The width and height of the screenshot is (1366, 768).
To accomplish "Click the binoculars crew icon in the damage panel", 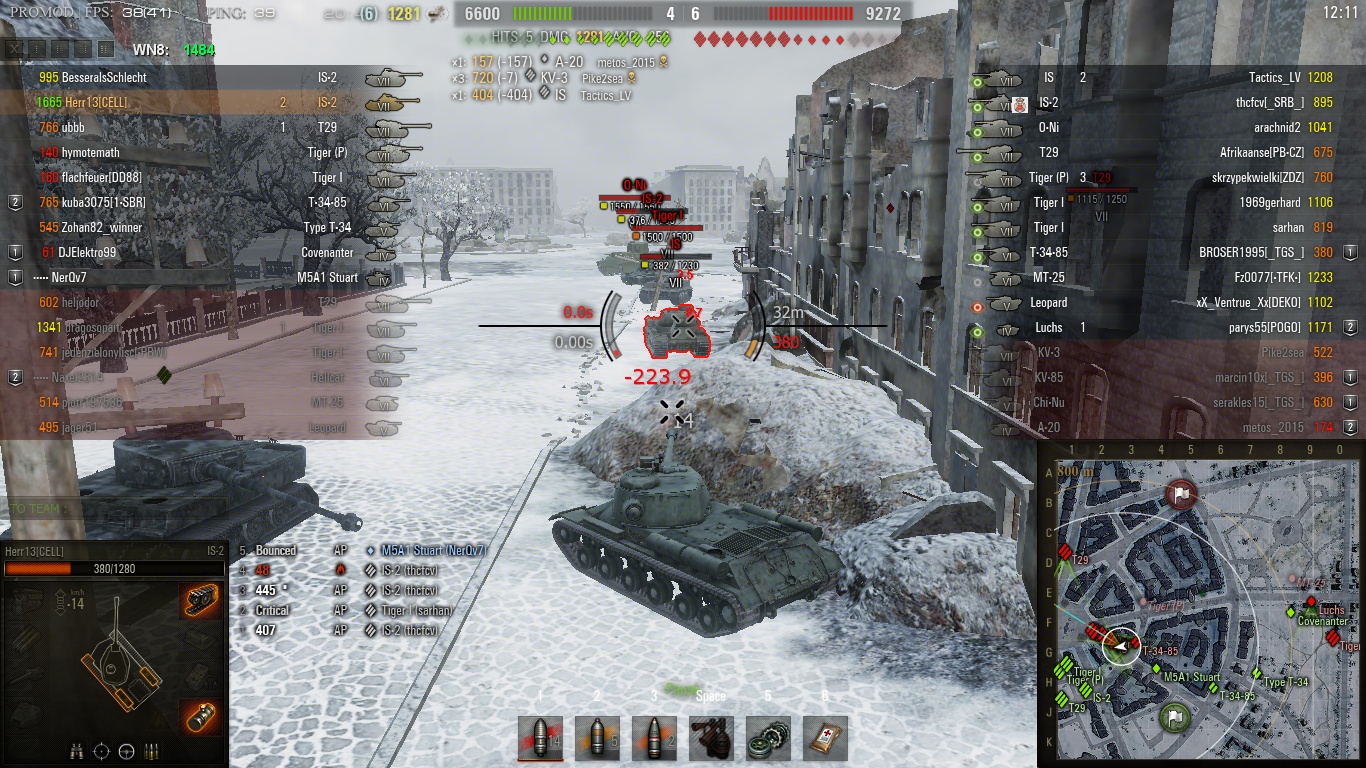I will tap(76, 751).
